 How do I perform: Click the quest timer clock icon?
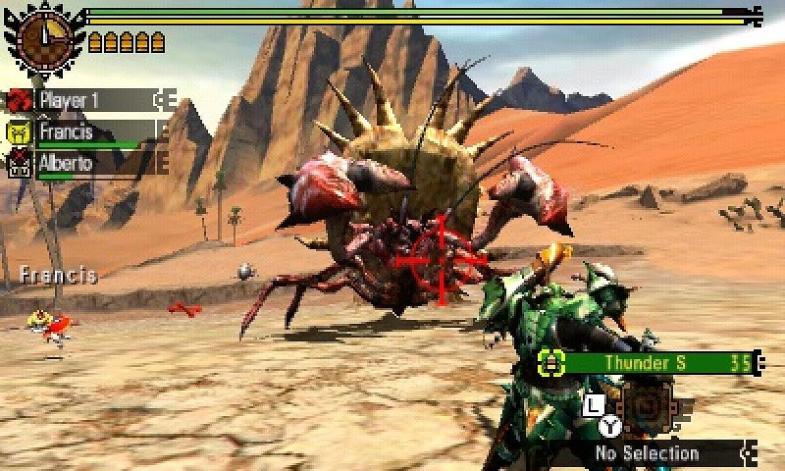[x=42, y=40]
